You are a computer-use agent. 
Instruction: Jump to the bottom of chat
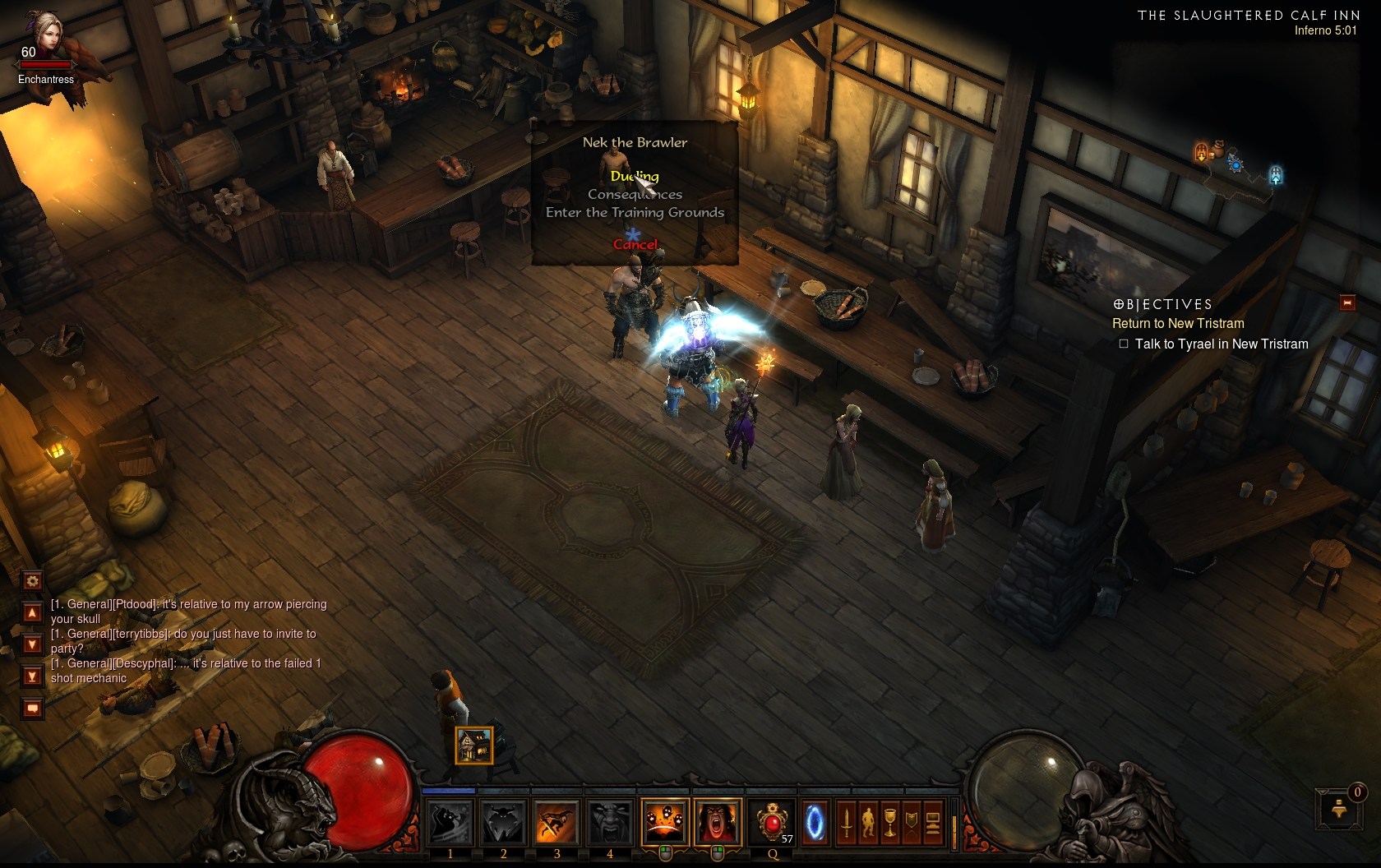(x=32, y=676)
